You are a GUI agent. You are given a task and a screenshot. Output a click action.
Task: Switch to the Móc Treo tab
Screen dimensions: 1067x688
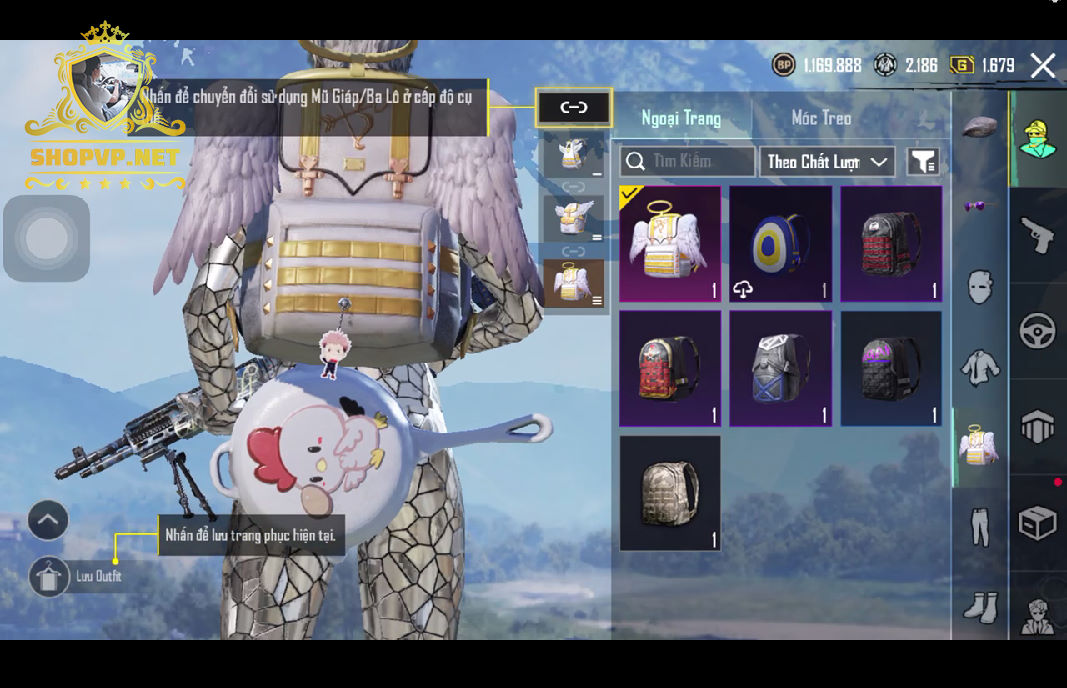(821, 118)
